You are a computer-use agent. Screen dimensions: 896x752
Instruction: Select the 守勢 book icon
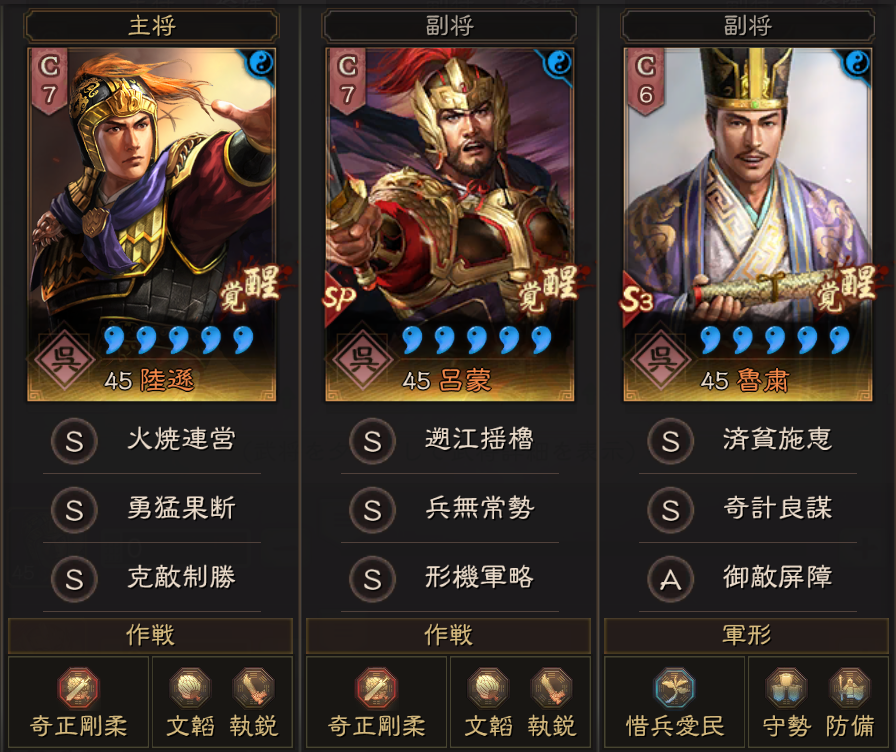click(786, 688)
